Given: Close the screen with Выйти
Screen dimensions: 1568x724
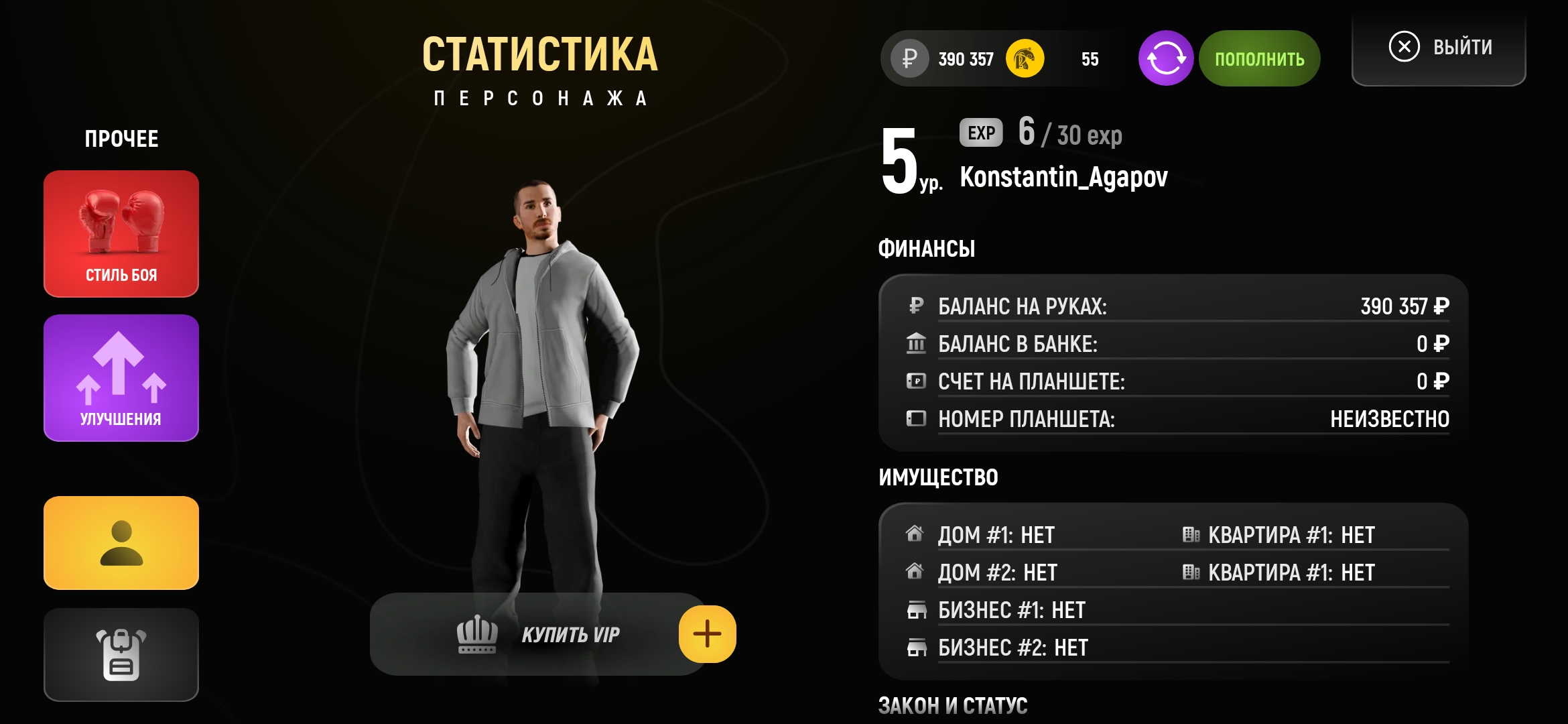Looking at the screenshot, I should 1439,48.
